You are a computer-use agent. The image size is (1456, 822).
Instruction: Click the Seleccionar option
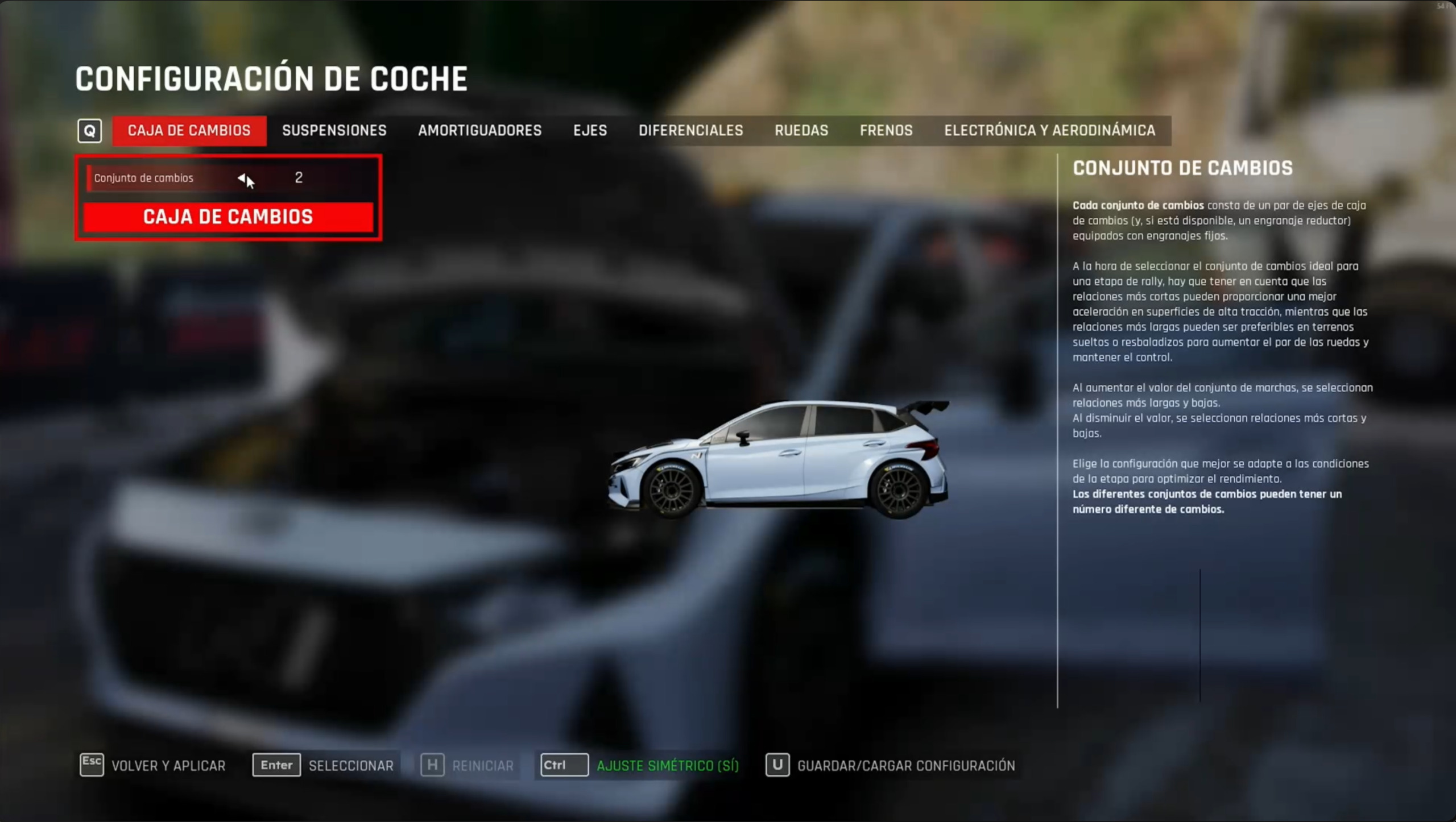(x=323, y=765)
